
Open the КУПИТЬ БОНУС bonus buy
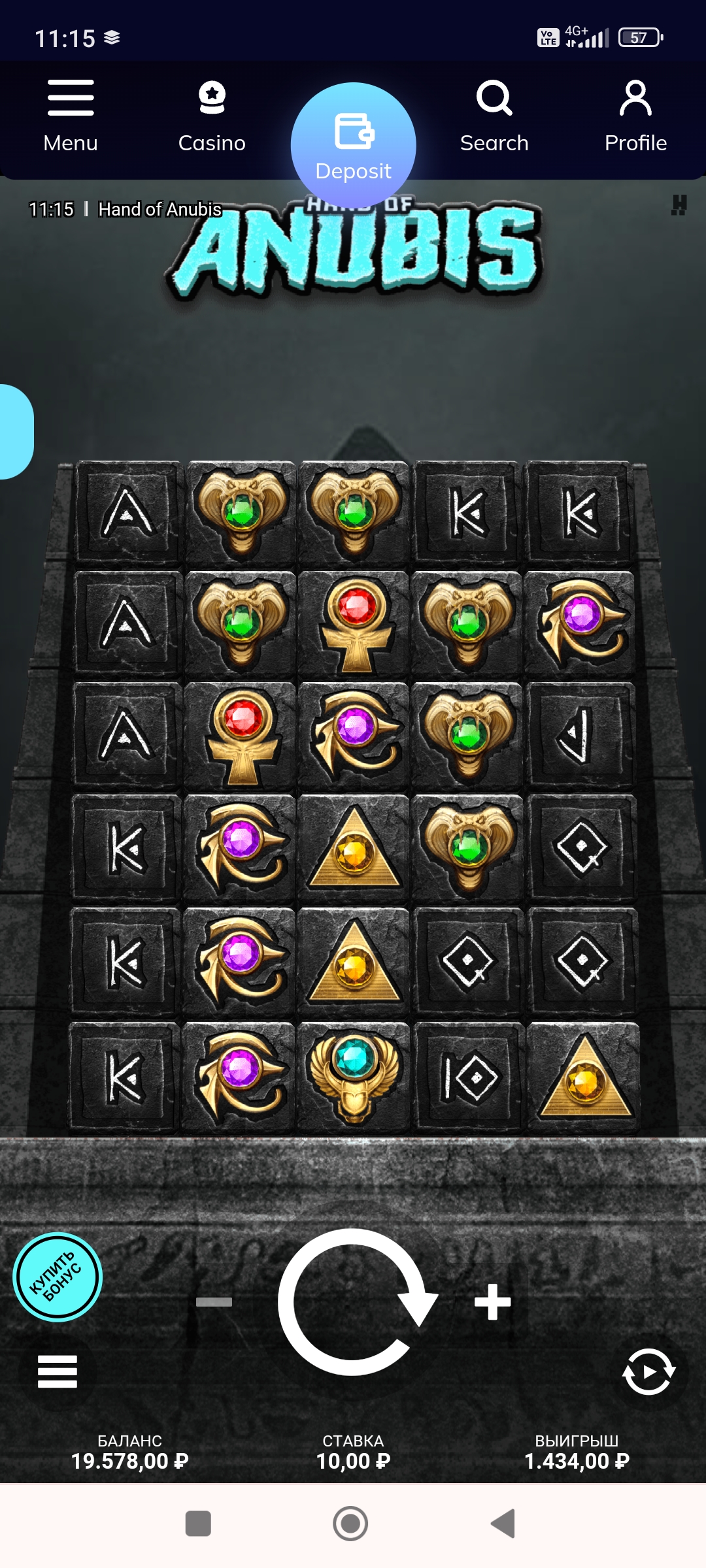(58, 1277)
